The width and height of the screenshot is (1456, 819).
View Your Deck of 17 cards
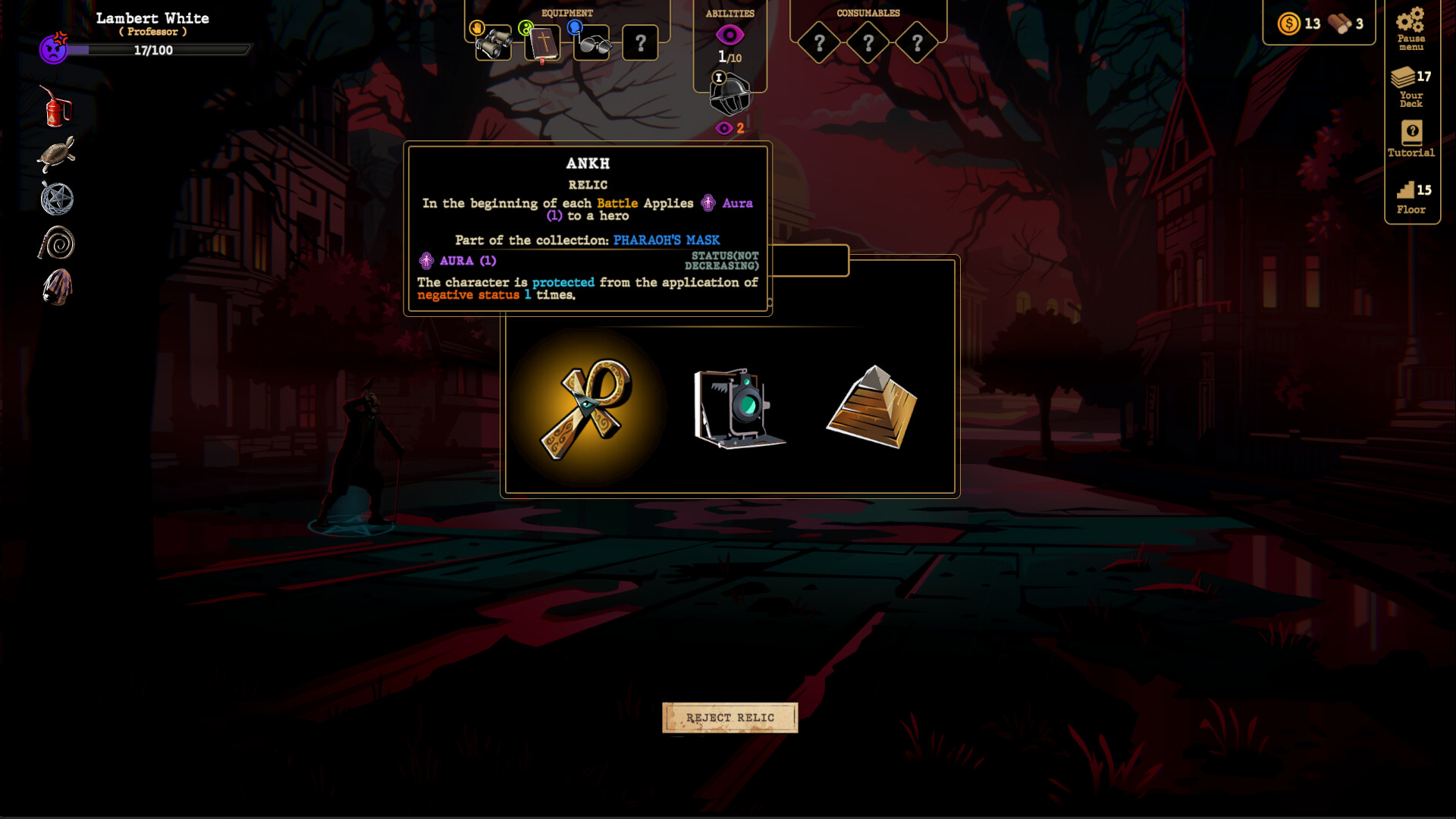pyautogui.click(x=1410, y=87)
